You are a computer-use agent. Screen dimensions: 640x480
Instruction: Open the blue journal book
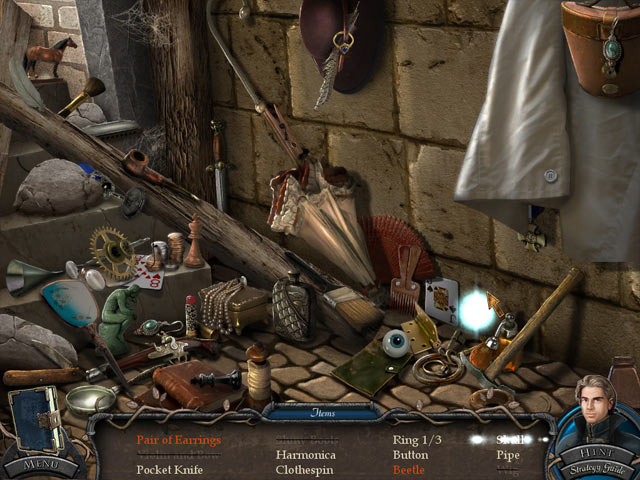coord(36,420)
